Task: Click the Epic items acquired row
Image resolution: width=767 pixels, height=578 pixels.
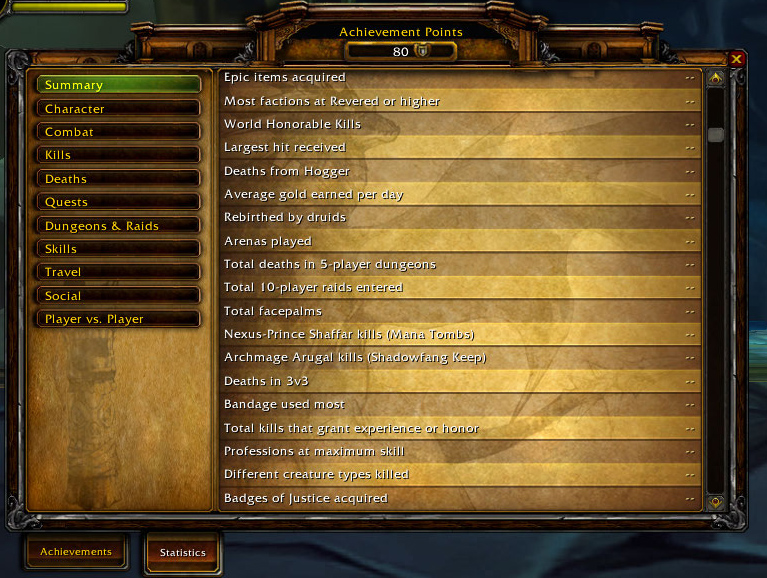Action: [459, 77]
